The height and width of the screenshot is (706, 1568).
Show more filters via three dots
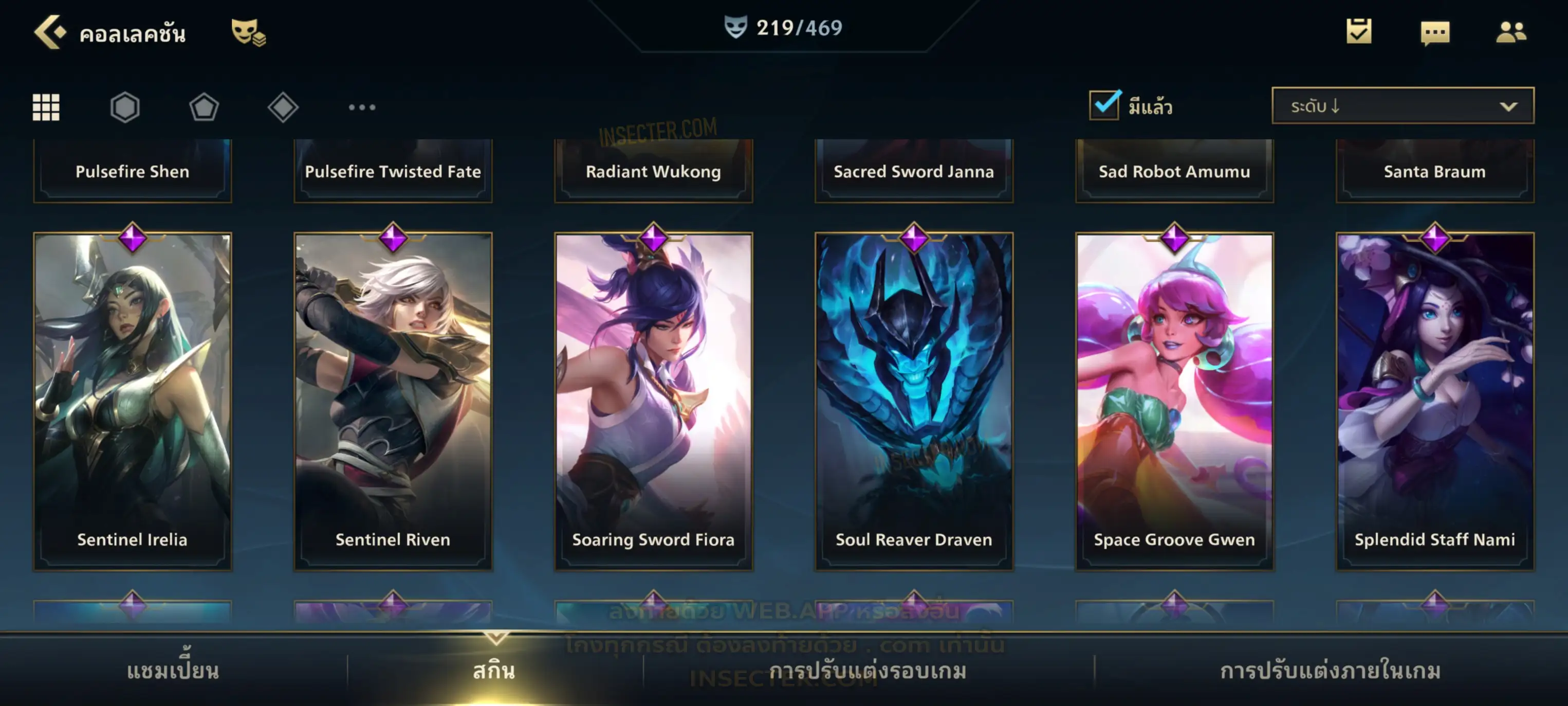pos(362,107)
